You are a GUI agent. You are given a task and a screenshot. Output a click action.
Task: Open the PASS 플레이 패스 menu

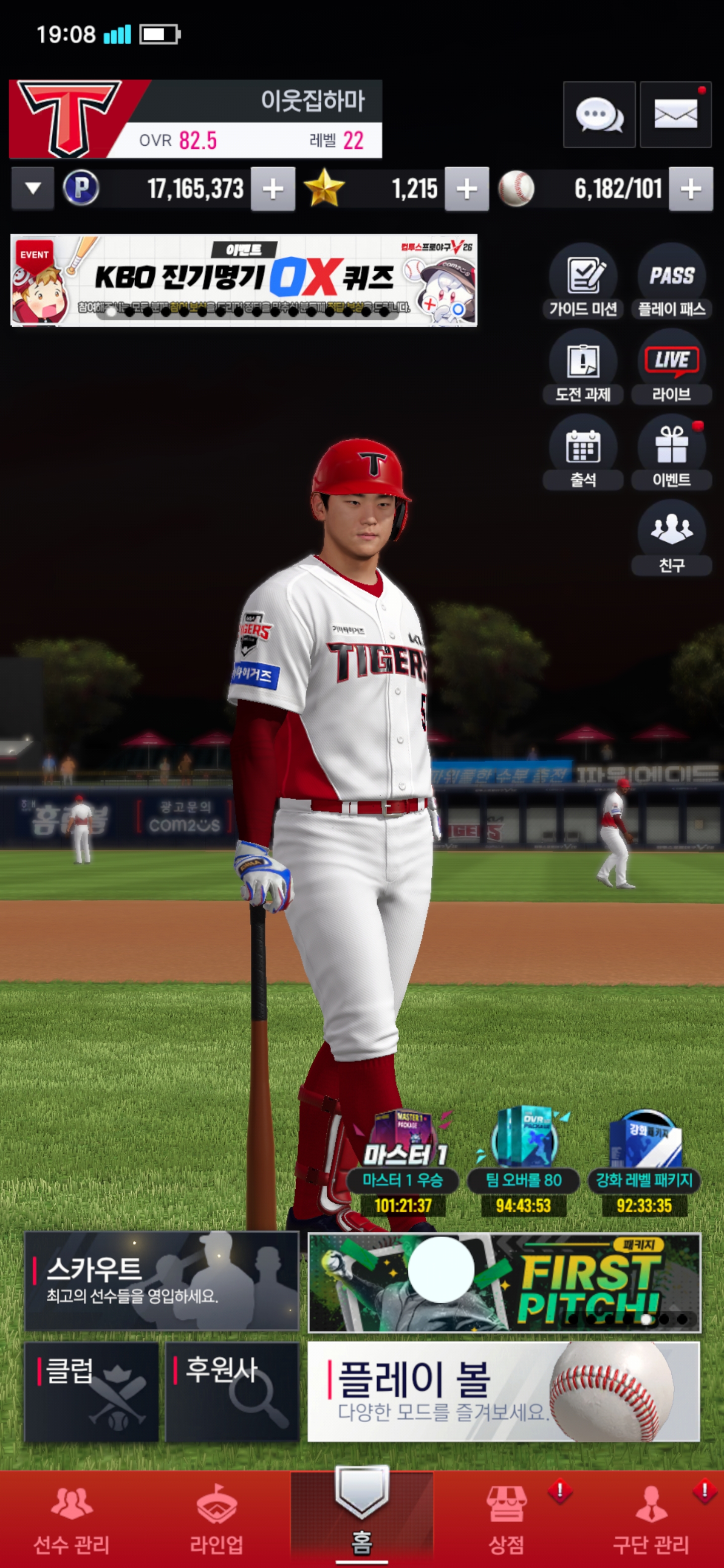672,282
